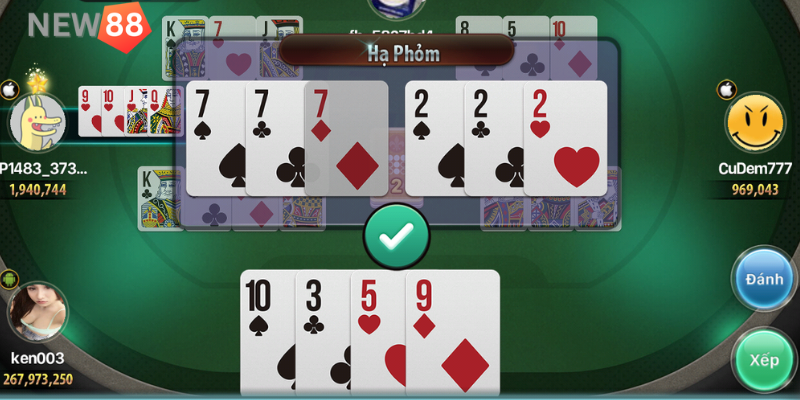
Task: Pick the 2 of hearts meld card
Action: point(566,138)
